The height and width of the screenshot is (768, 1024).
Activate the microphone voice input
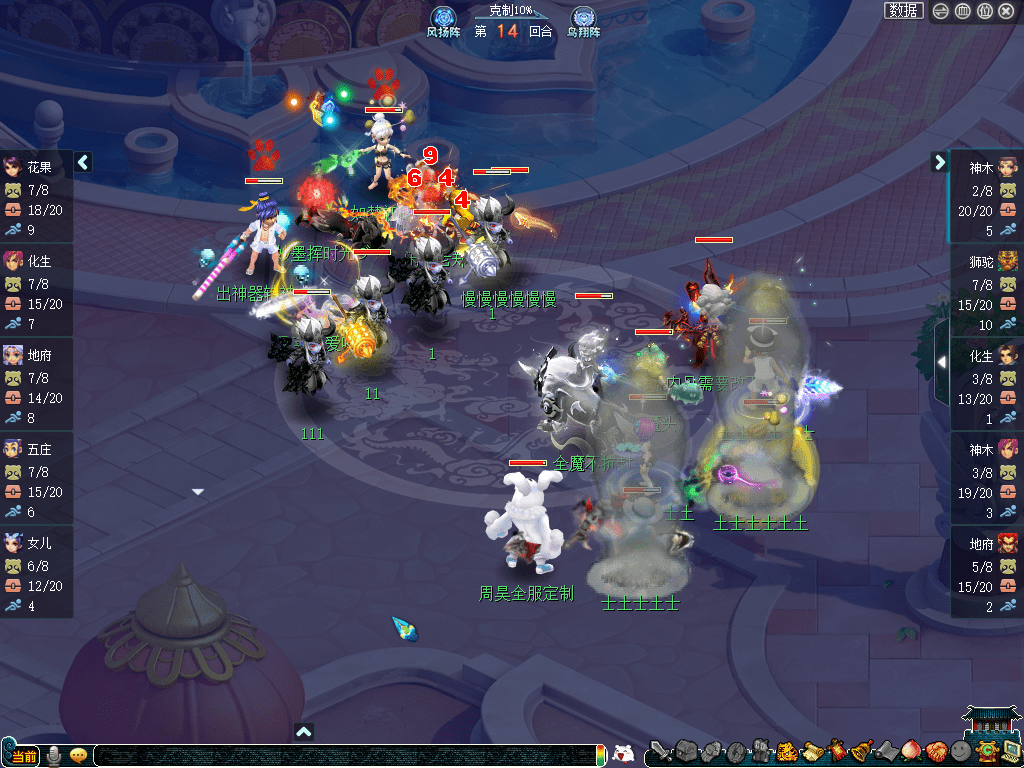54,755
